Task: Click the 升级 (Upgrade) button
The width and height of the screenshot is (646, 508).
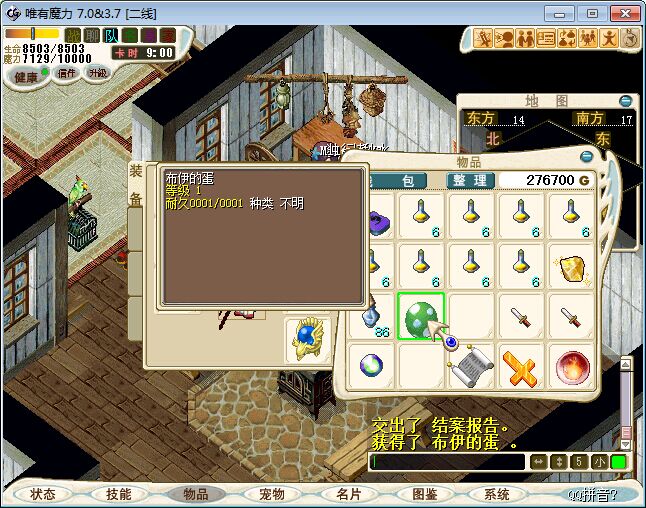Action: 97,73
